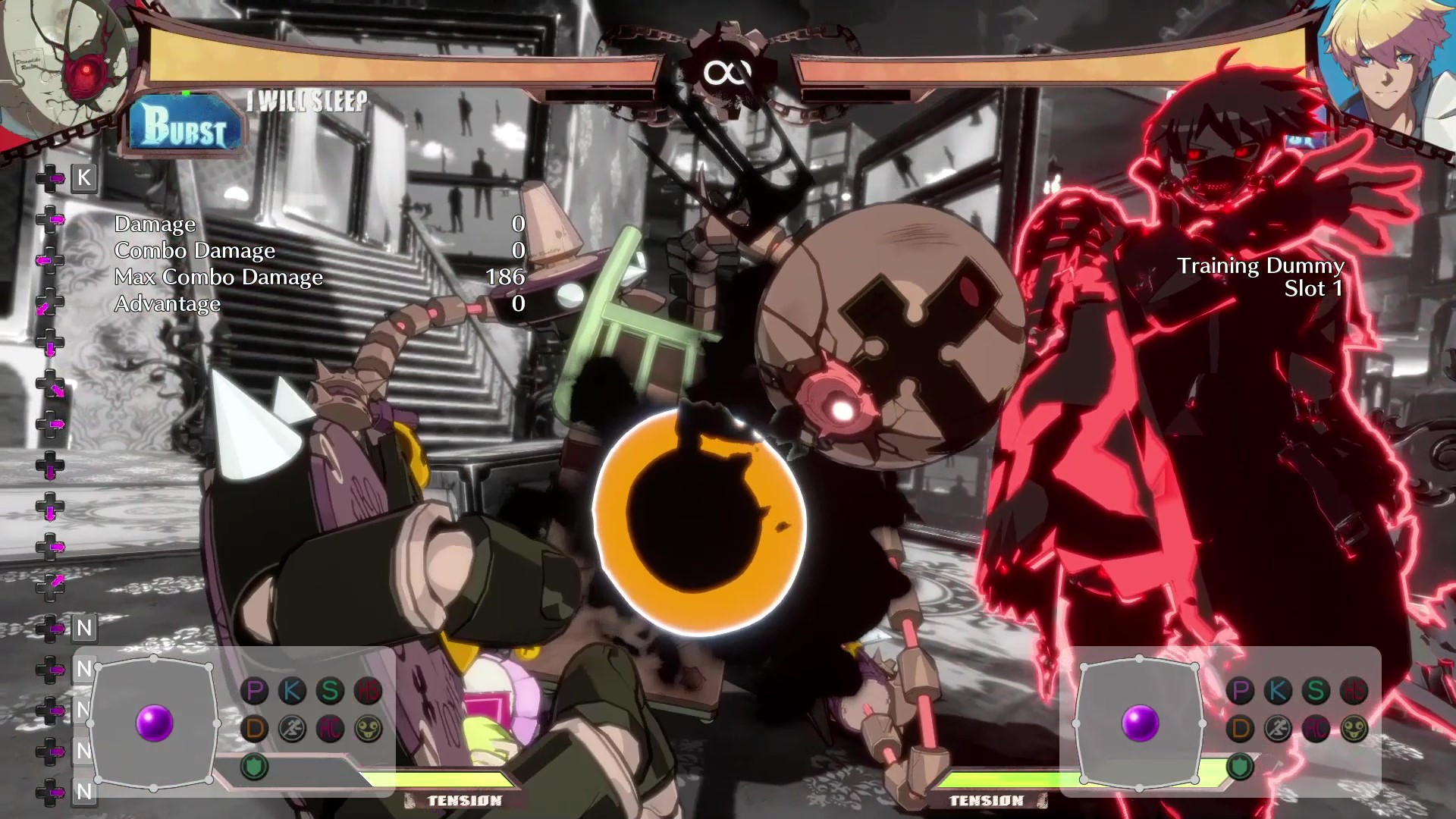Click the green S slash button icon
Image resolution: width=1456 pixels, height=819 pixels.
pyautogui.click(x=329, y=690)
